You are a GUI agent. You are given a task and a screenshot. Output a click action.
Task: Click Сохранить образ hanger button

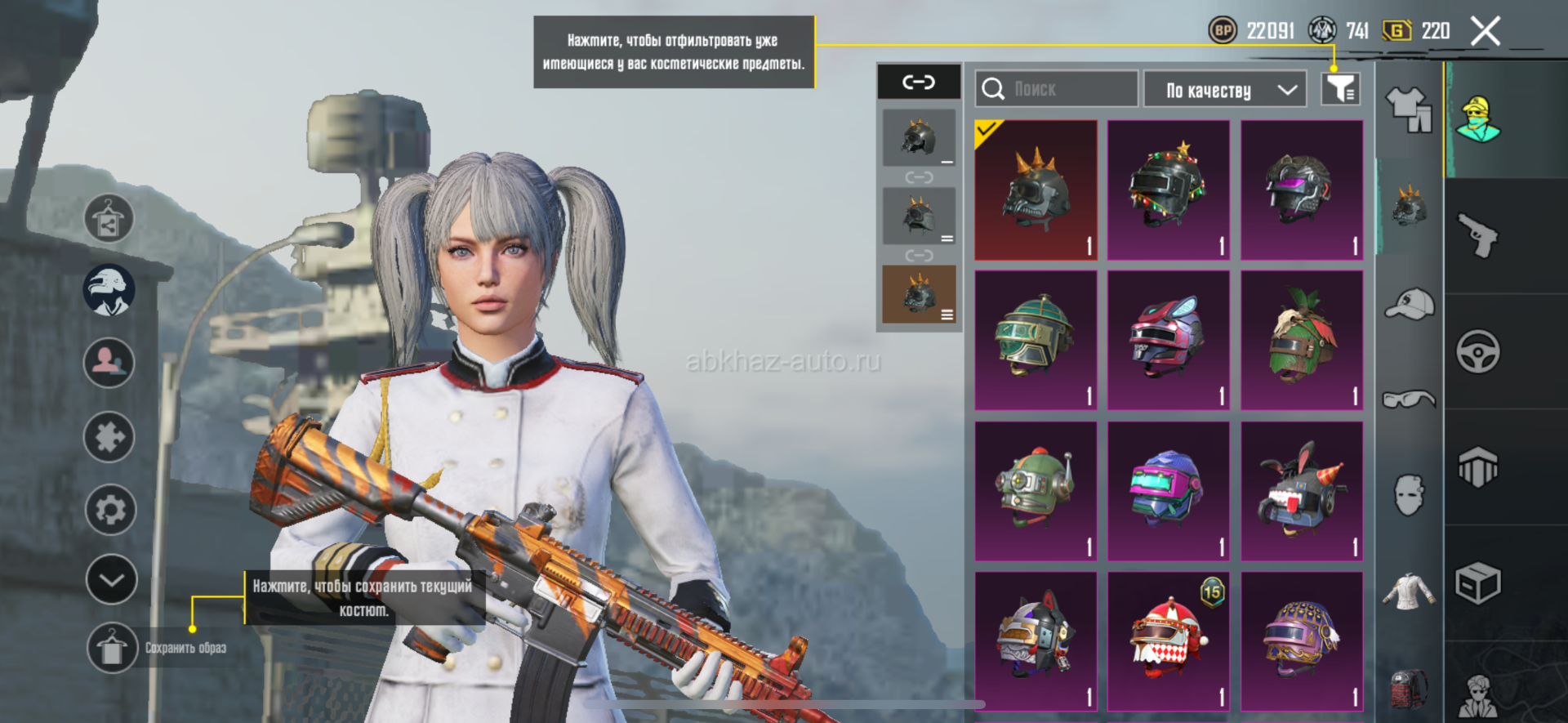pyautogui.click(x=112, y=649)
